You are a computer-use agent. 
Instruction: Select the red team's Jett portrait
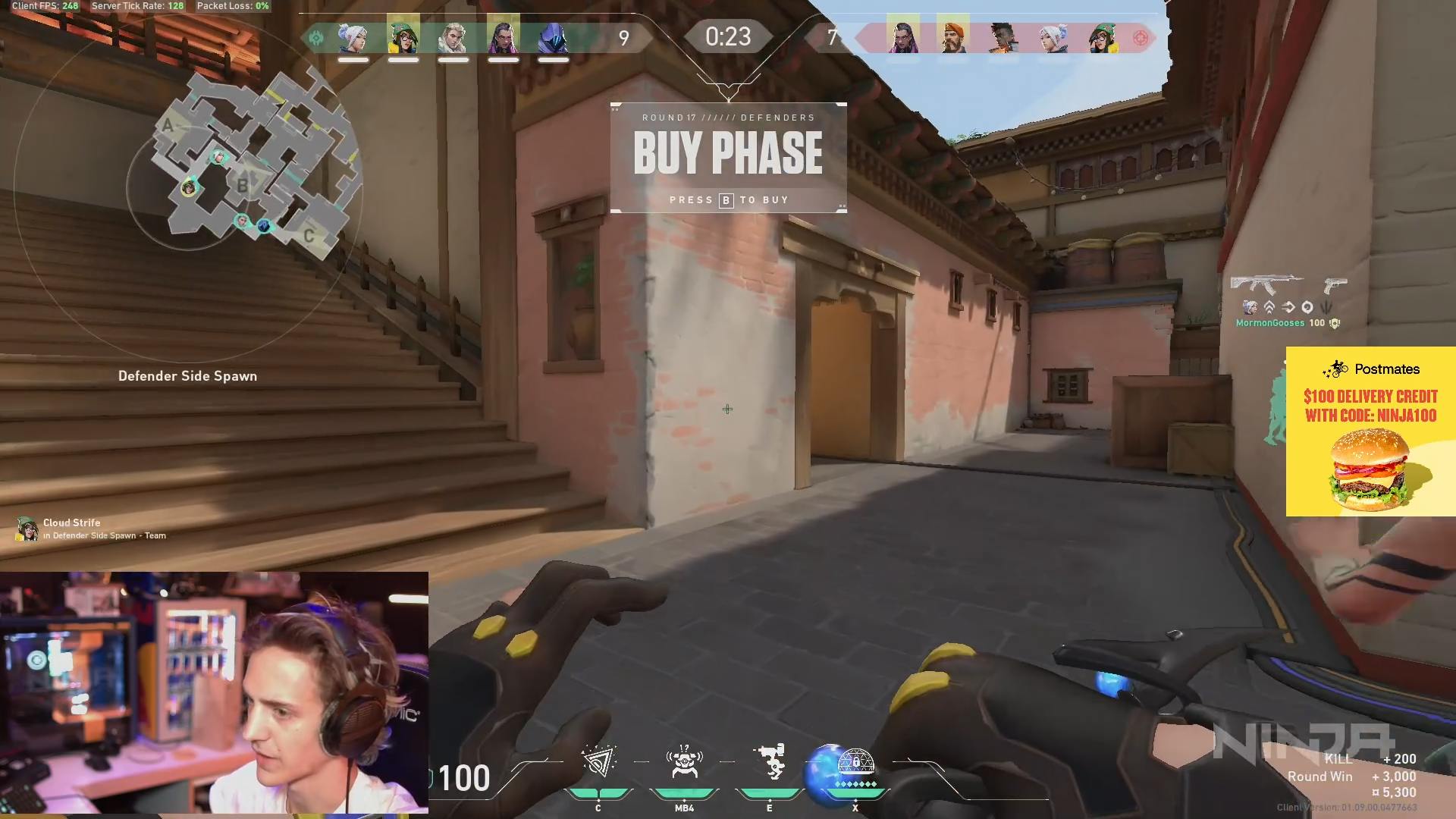point(1053,37)
